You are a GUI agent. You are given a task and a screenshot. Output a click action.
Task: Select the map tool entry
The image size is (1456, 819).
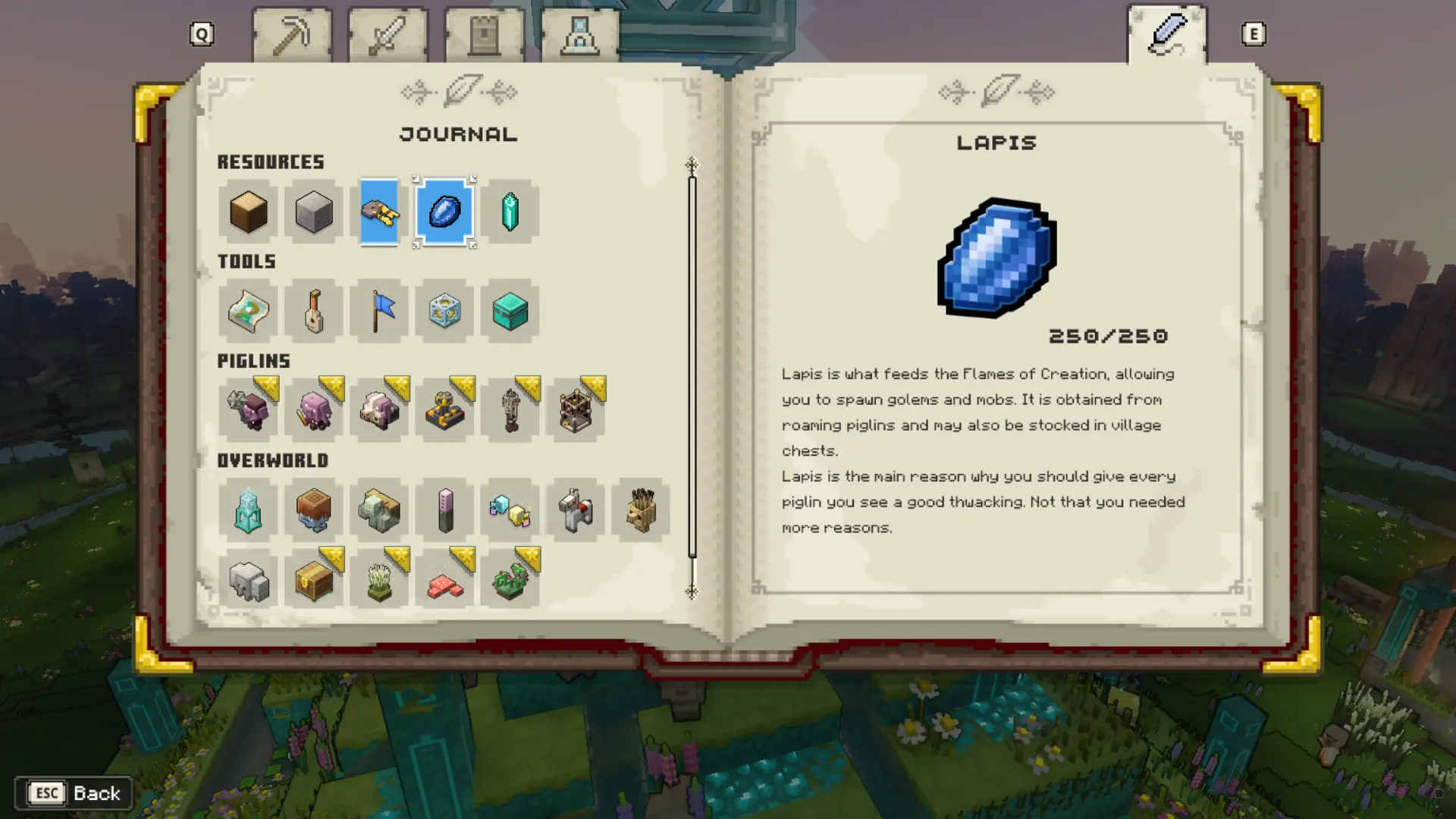click(248, 312)
